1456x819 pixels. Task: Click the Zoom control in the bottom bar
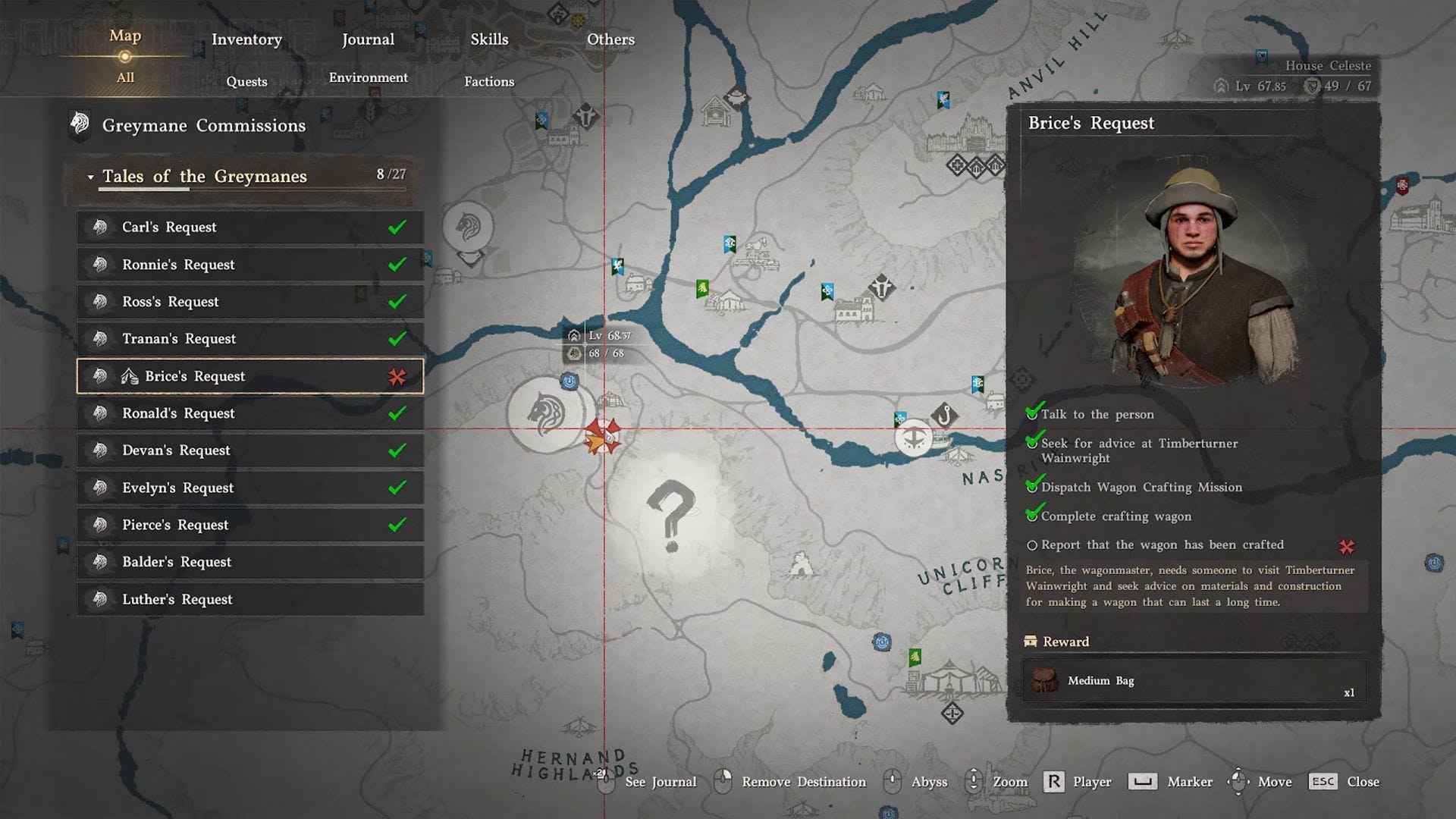(1009, 781)
